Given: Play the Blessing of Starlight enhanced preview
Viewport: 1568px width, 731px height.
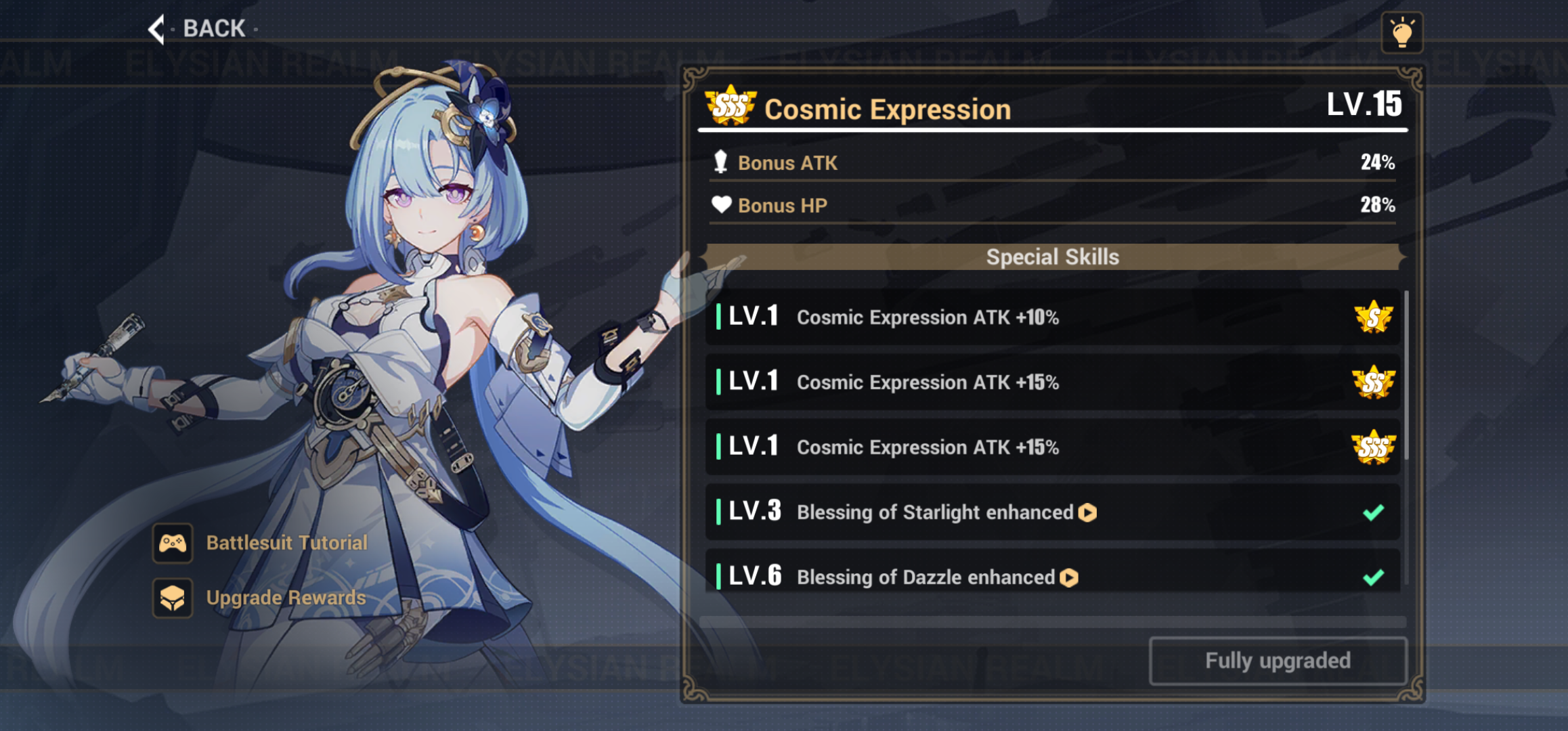Looking at the screenshot, I should point(1088,513).
